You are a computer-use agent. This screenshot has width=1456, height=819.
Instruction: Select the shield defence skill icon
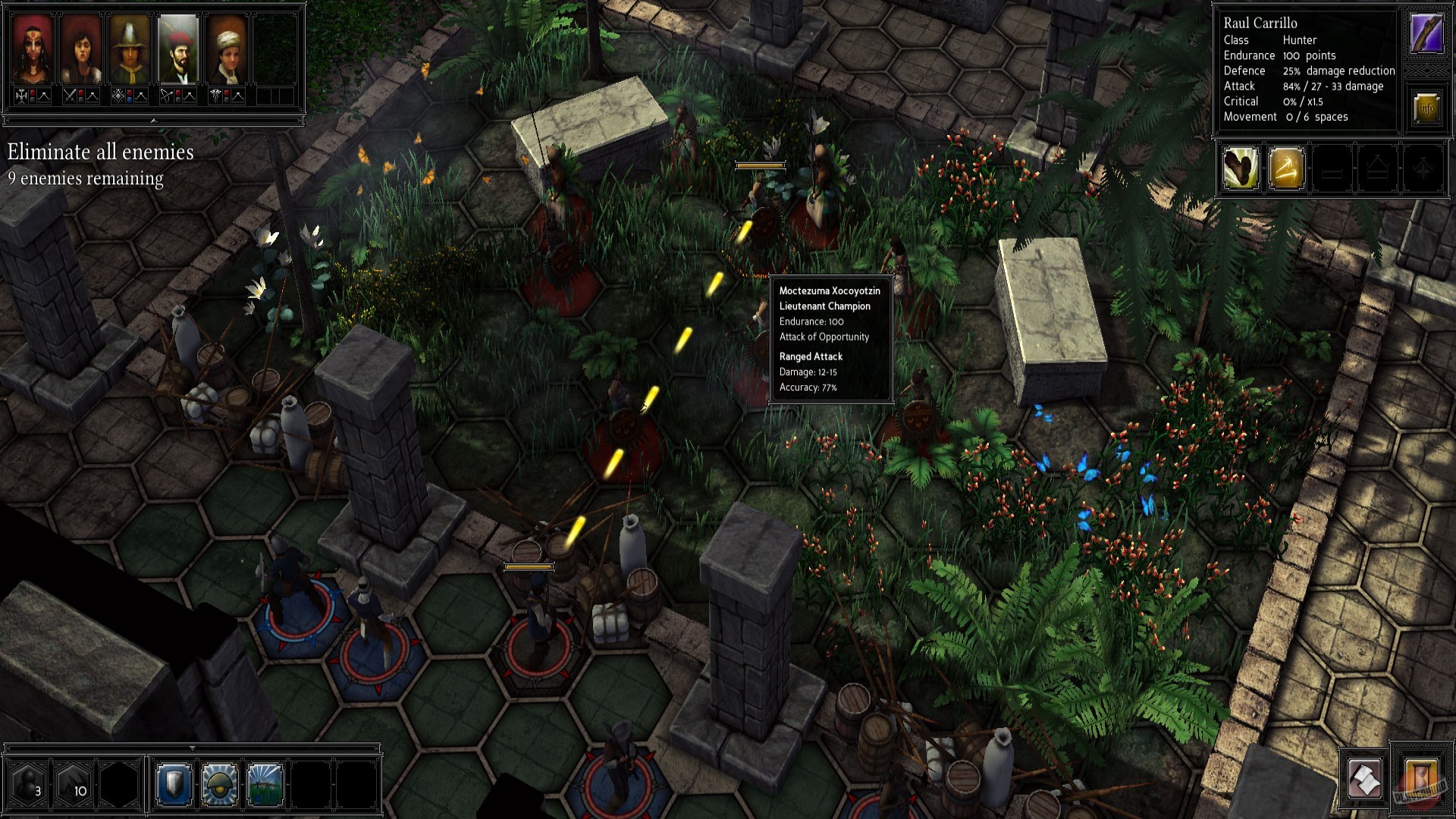click(x=173, y=784)
